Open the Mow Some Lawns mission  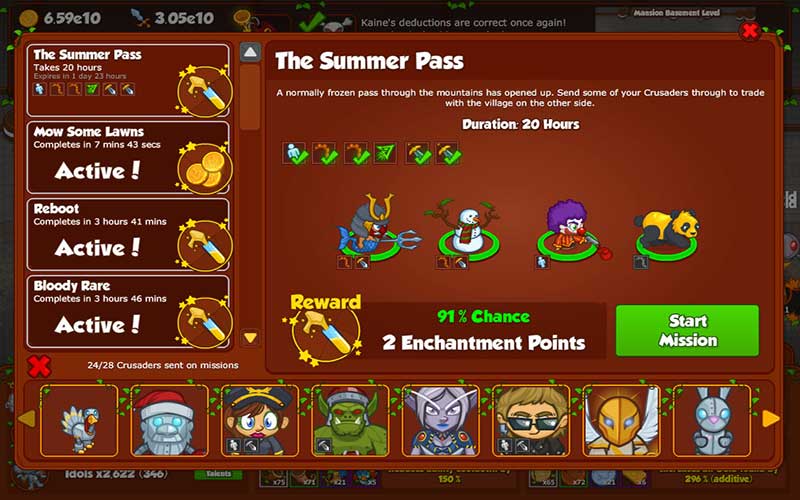click(128, 157)
